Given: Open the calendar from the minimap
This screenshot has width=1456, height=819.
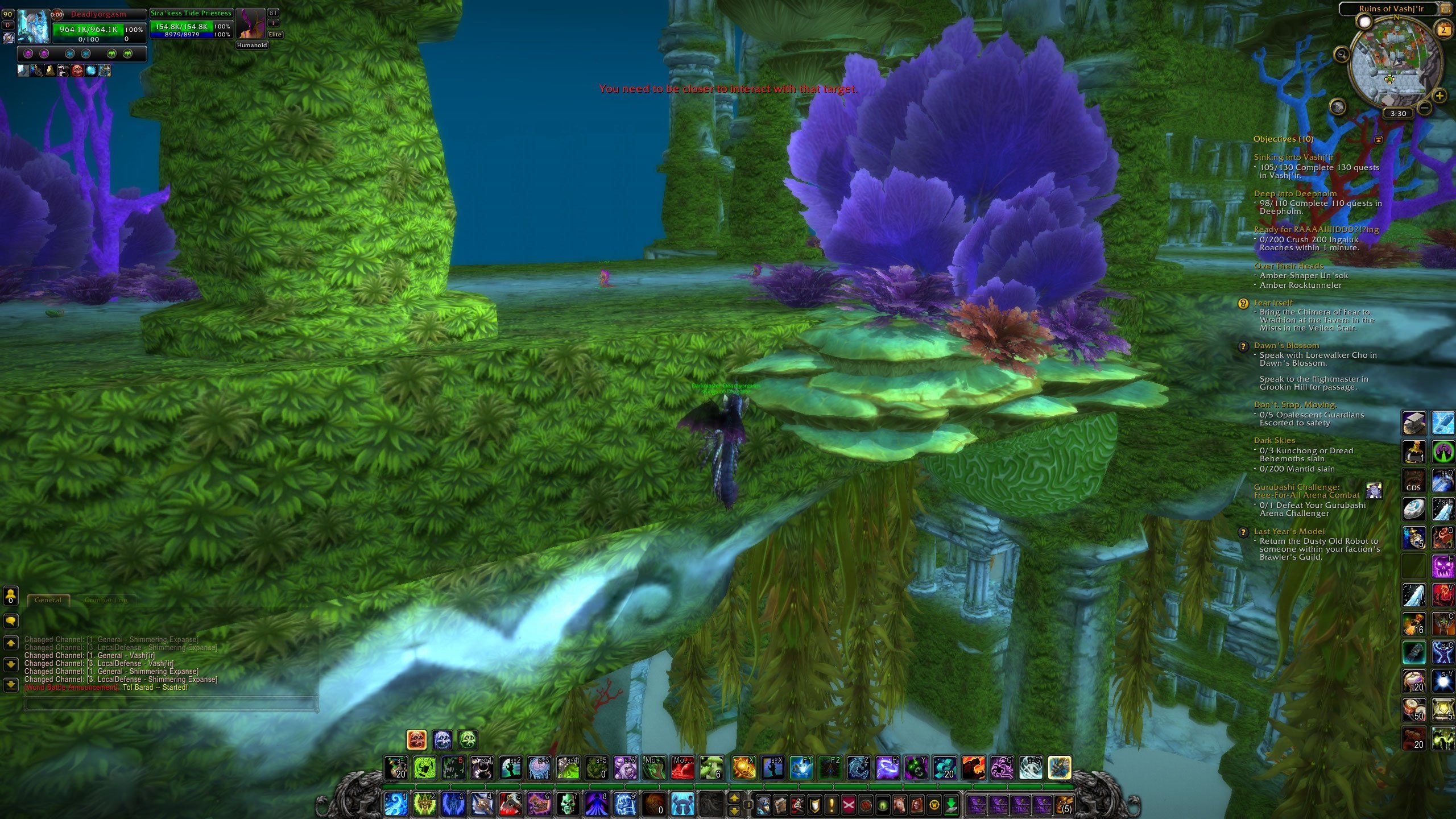Looking at the screenshot, I should 1444,30.
